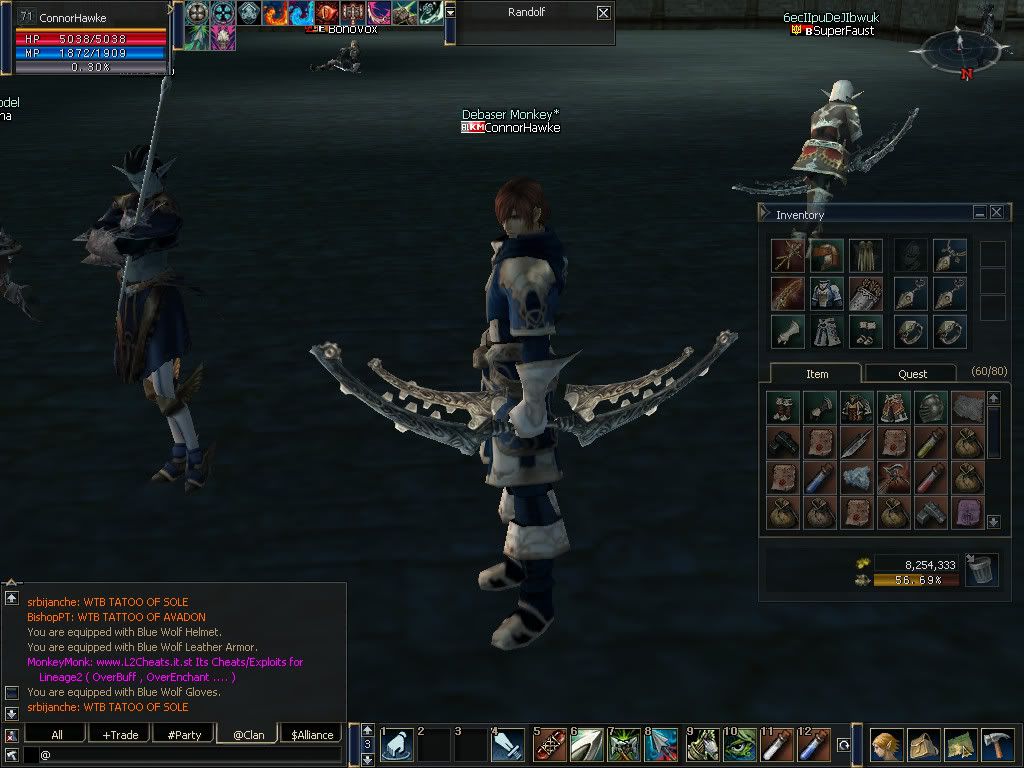Image resolution: width=1024 pixels, height=768 pixels.
Task: Click the compass minimap
Action: [x=959, y=48]
